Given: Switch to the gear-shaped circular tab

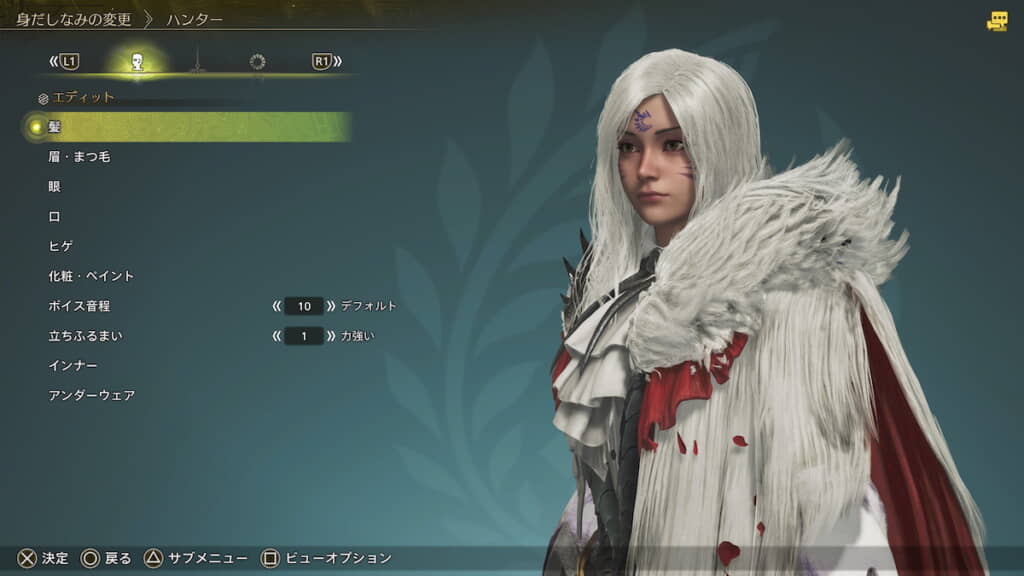Looking at the screenshot, I should click(x=257, y=62).
